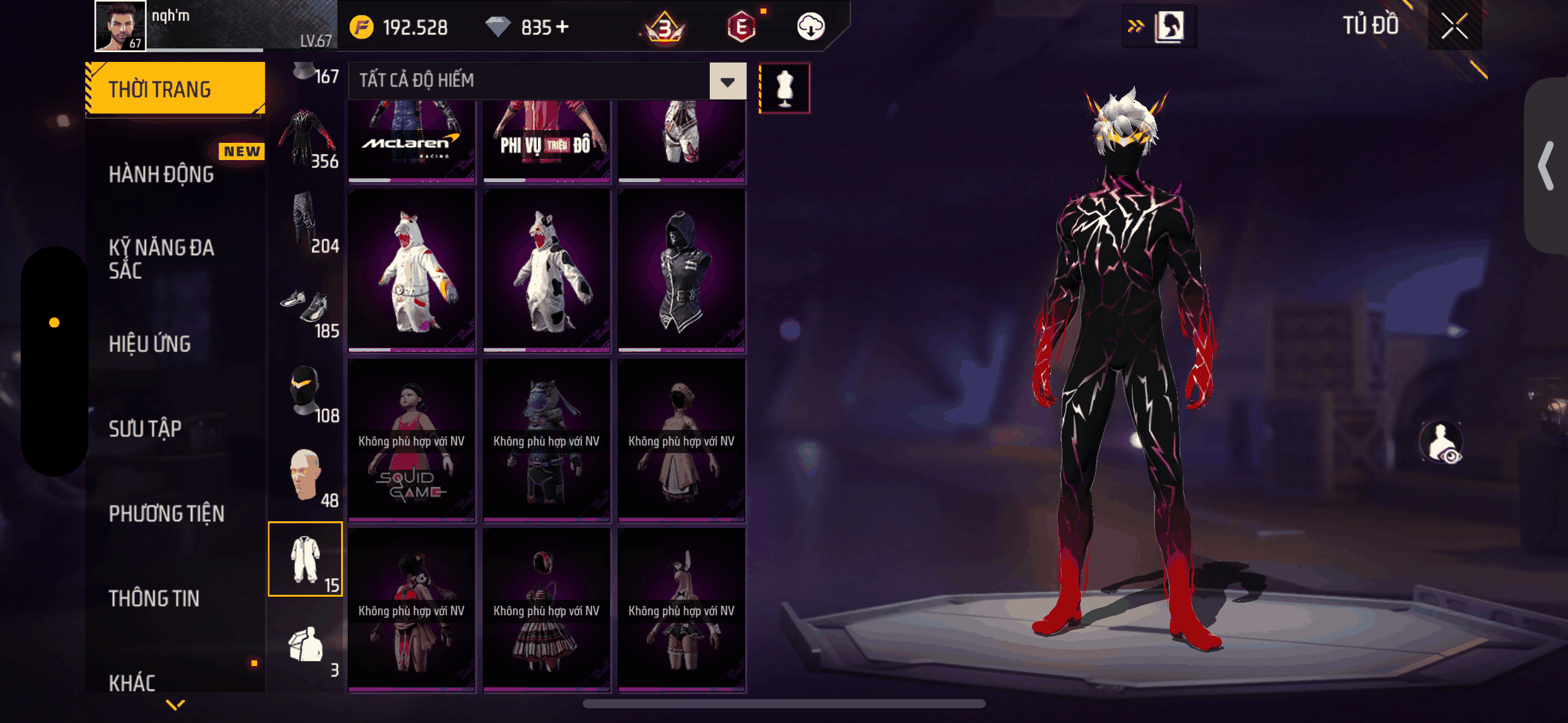1568x723 pixels.
Task: Toggle the character view eye icon
Action: [x=1442, y=442]
